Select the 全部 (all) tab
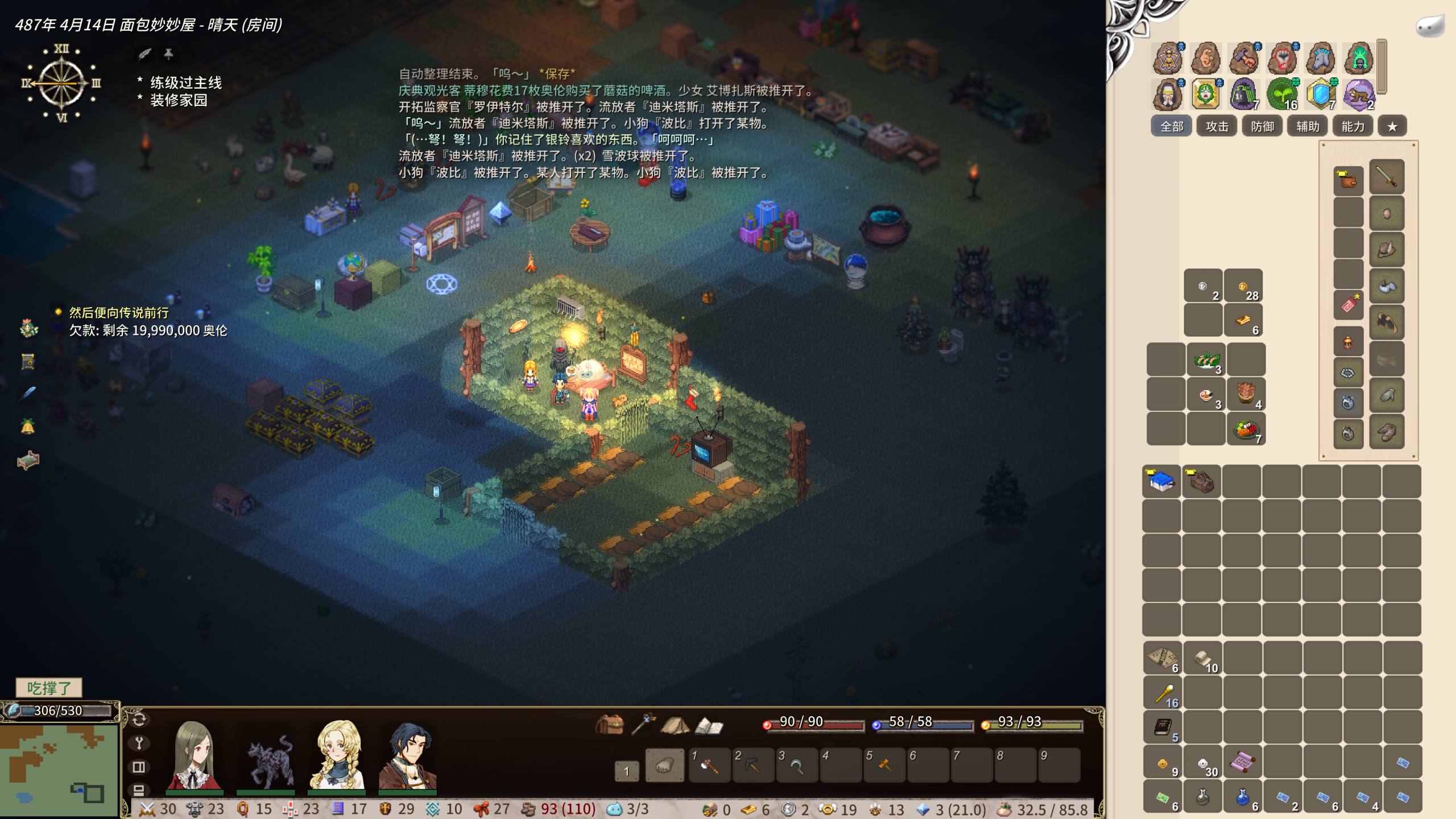The image size is (1456, 819). click(1172, 126)
